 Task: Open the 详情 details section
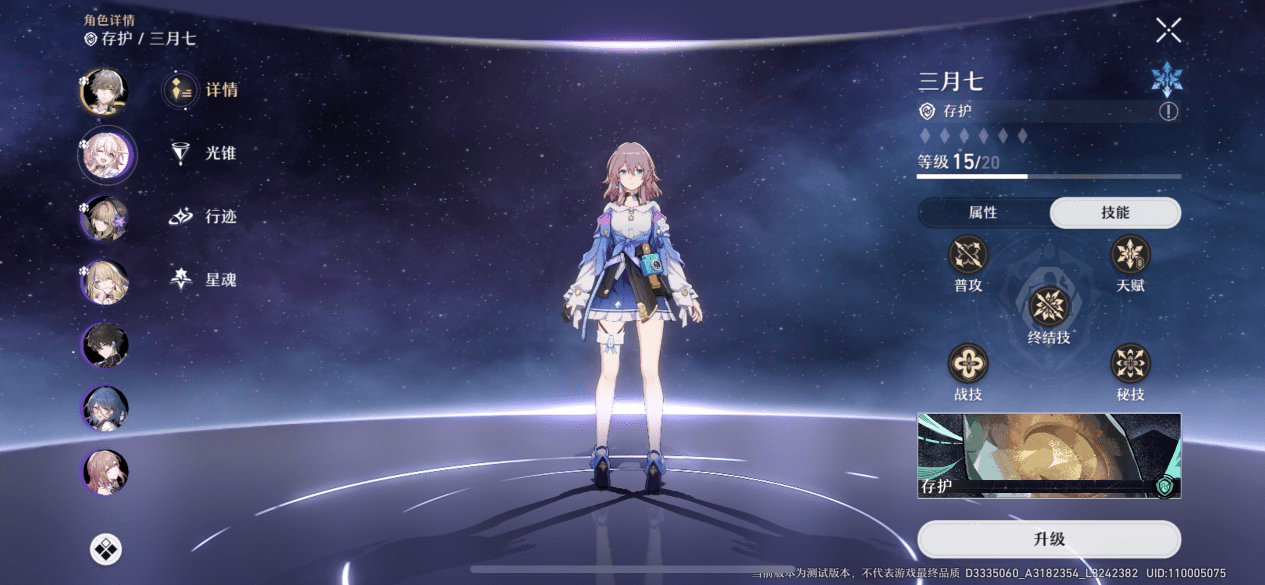(x=203, y=90)
